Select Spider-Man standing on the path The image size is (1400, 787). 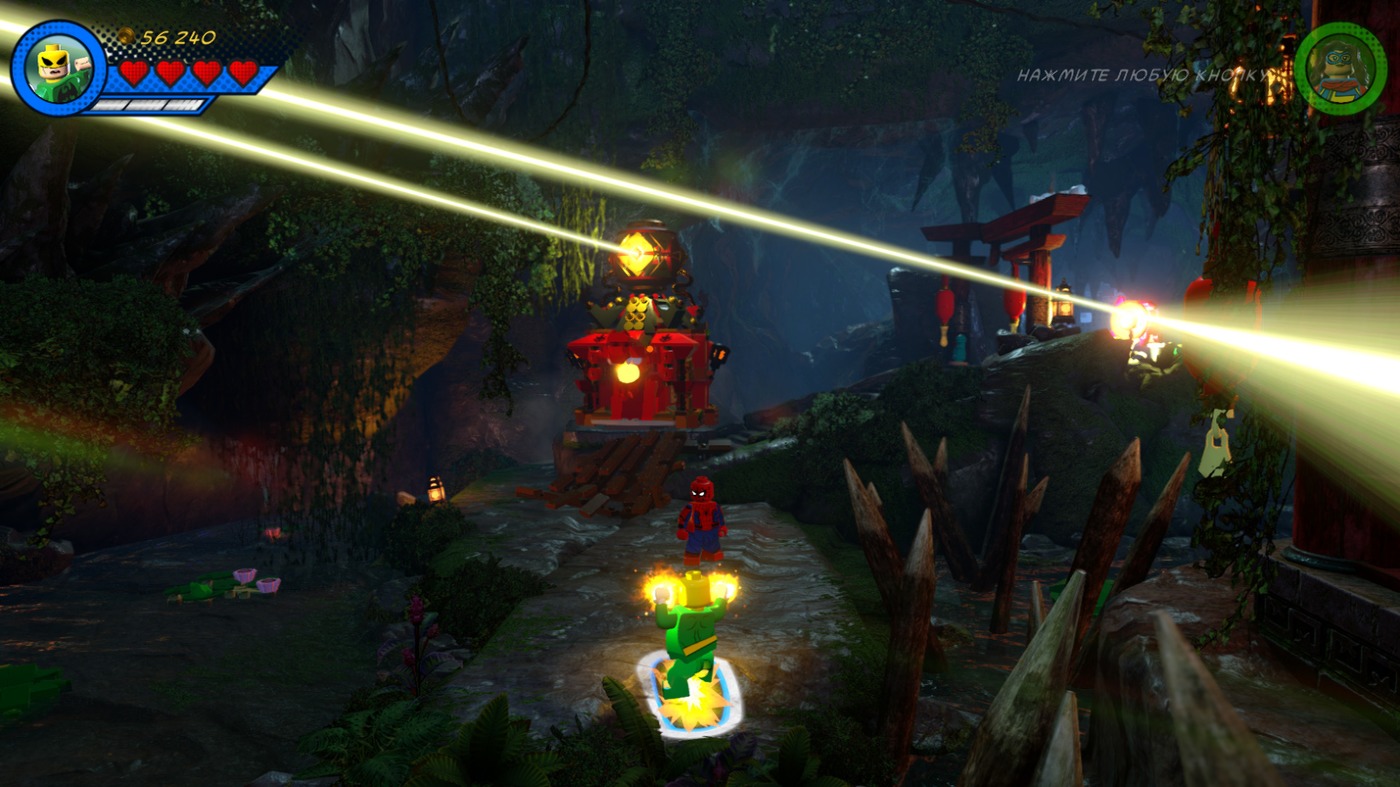point(701,522)
